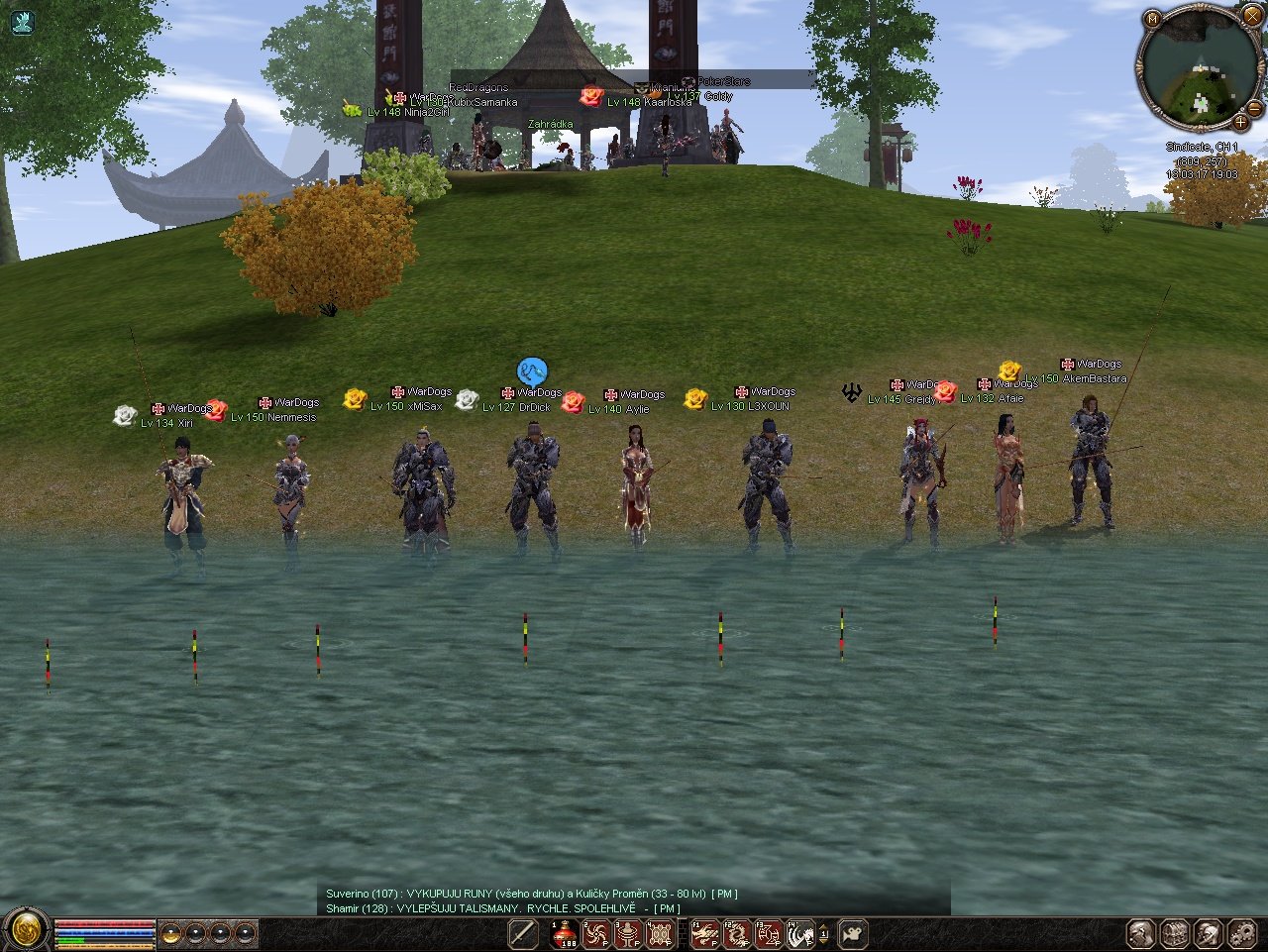
Task: Select the sword attack quickslot
Action: click(x=523, y=933)
